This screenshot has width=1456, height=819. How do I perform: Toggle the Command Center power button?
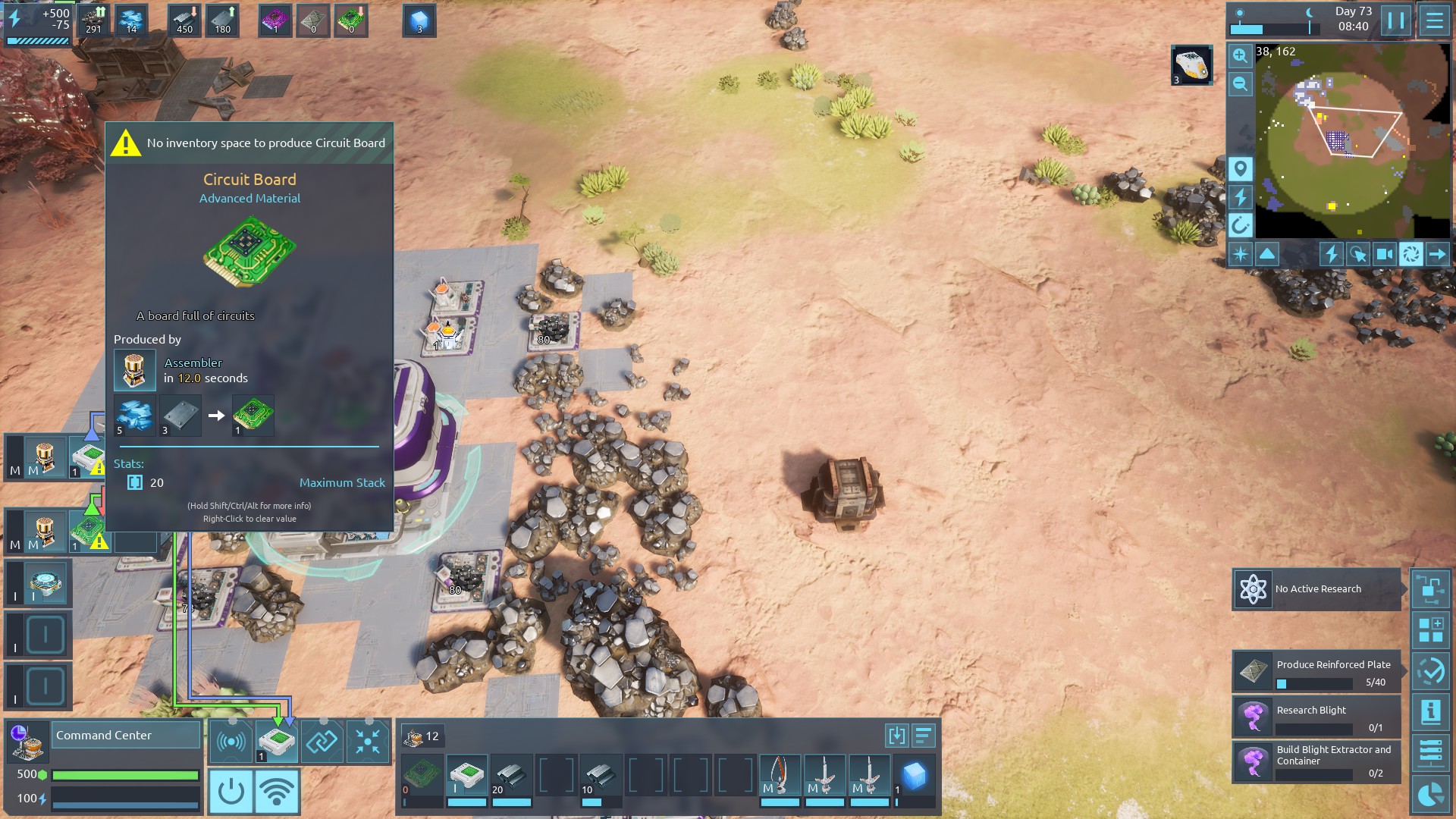click(231, 791)
